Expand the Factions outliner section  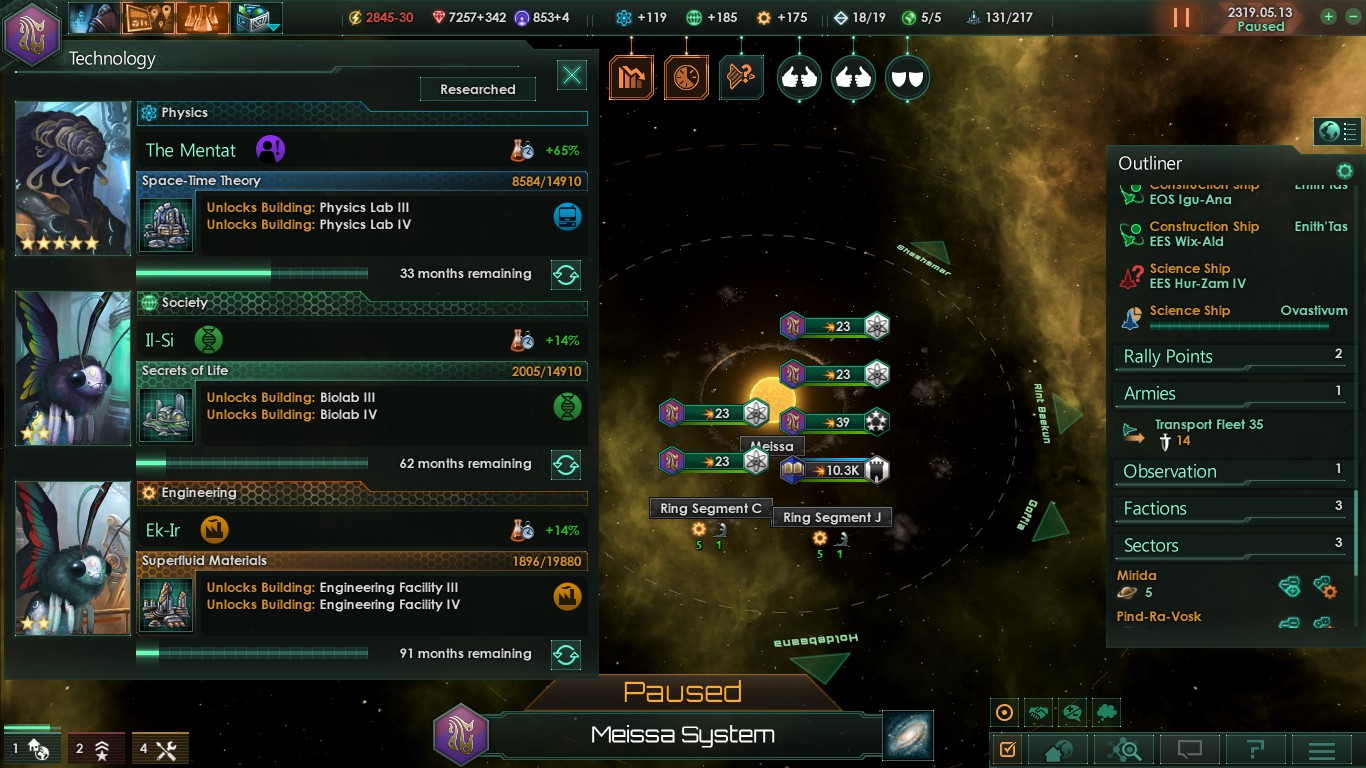(x=1232, y=509)
